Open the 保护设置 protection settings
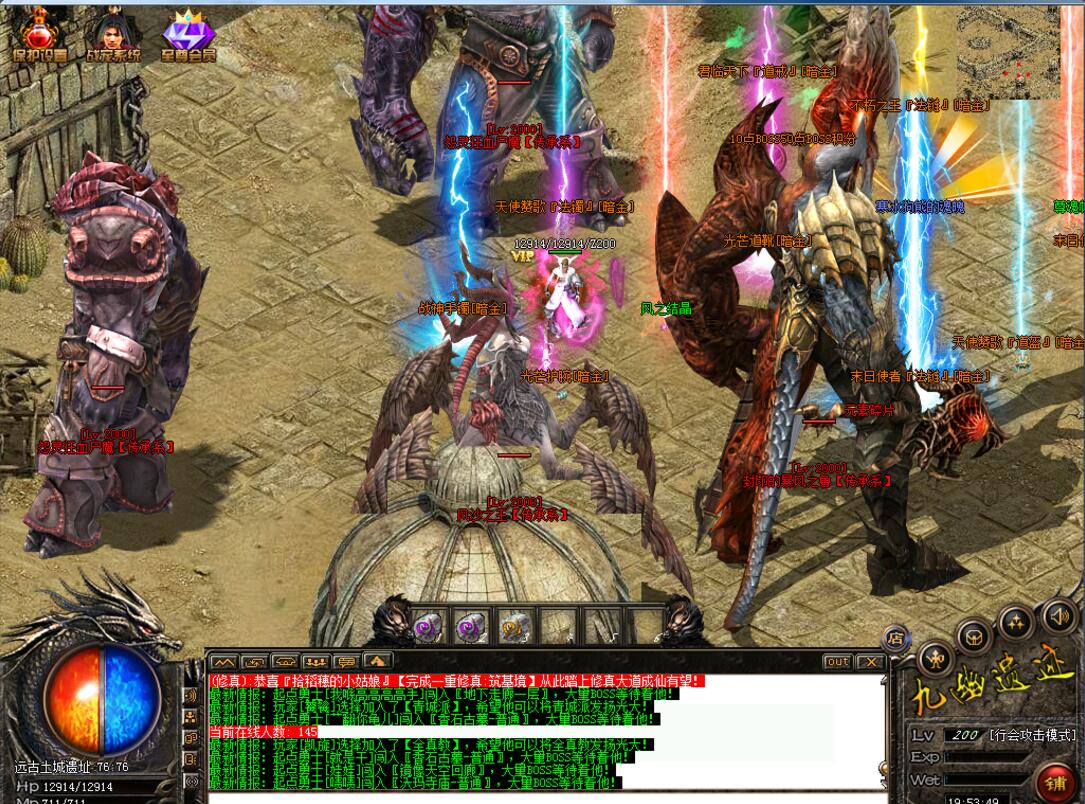1085x804 pixels. click(40, 37)
